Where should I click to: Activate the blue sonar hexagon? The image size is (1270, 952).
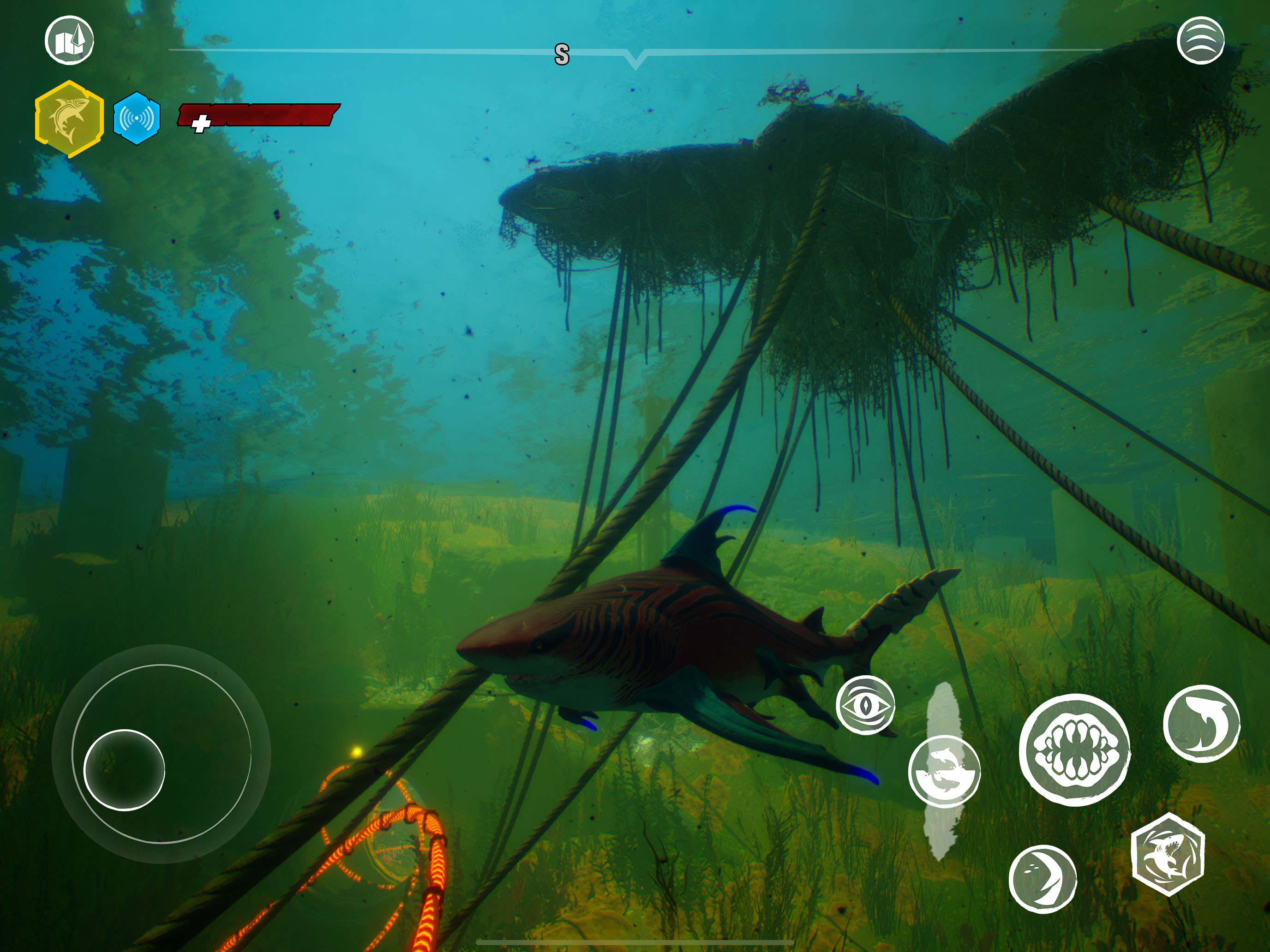coord(137,118)
